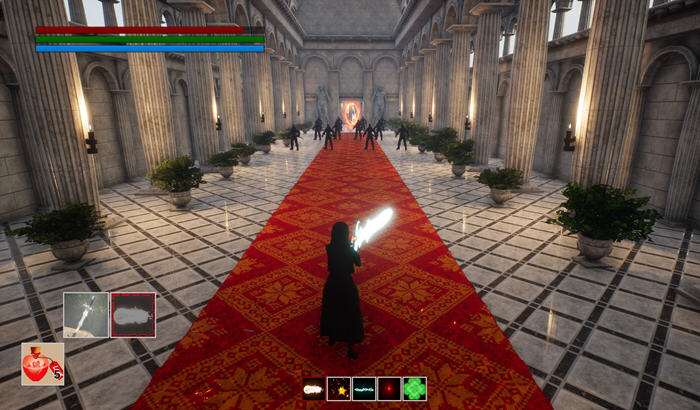Viewport: 700px width, 410px height.
Task: Use the red heart health potion
Action: click(x=42, y=364)
